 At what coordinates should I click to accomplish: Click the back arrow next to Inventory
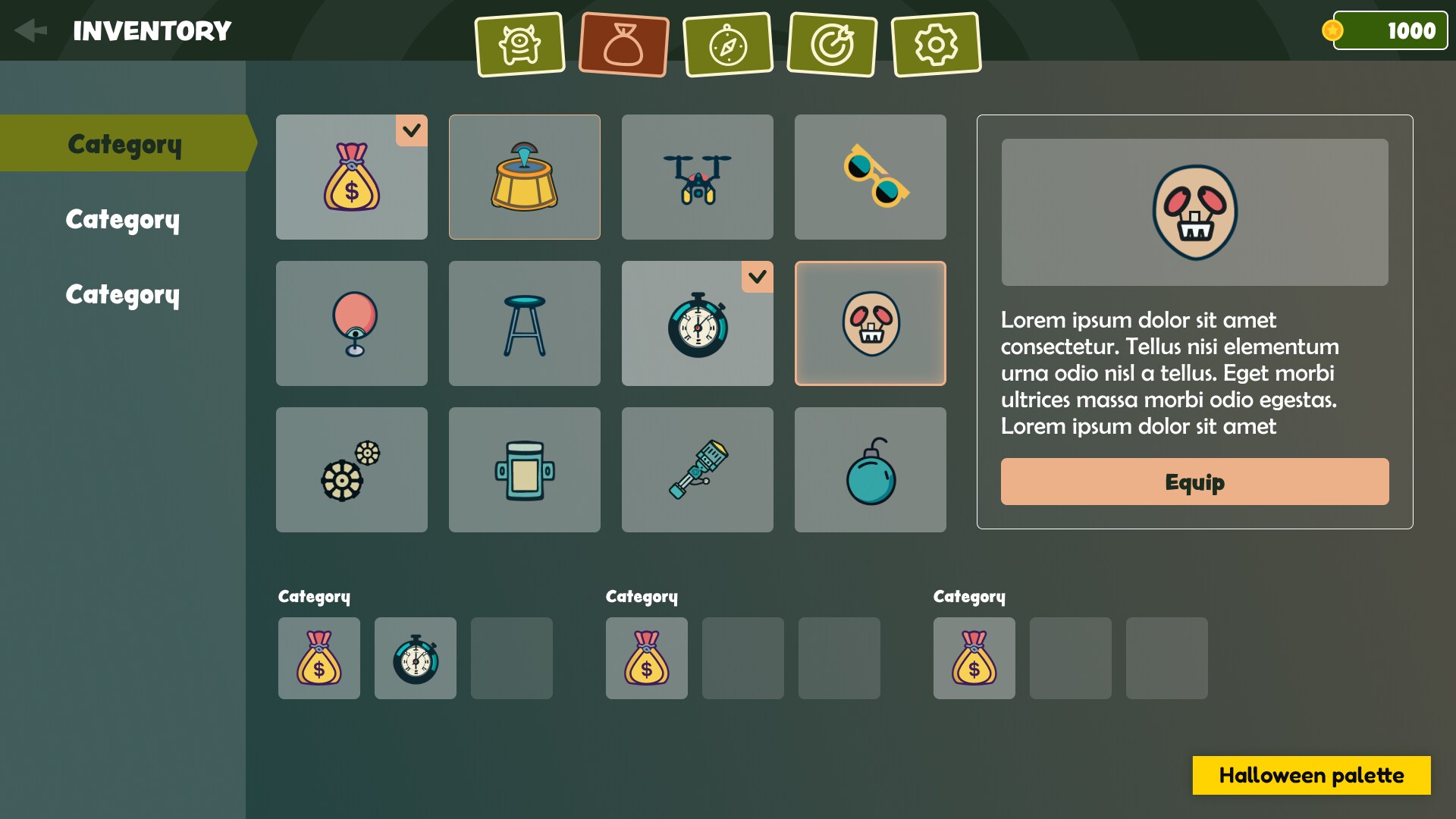point(30,30)
